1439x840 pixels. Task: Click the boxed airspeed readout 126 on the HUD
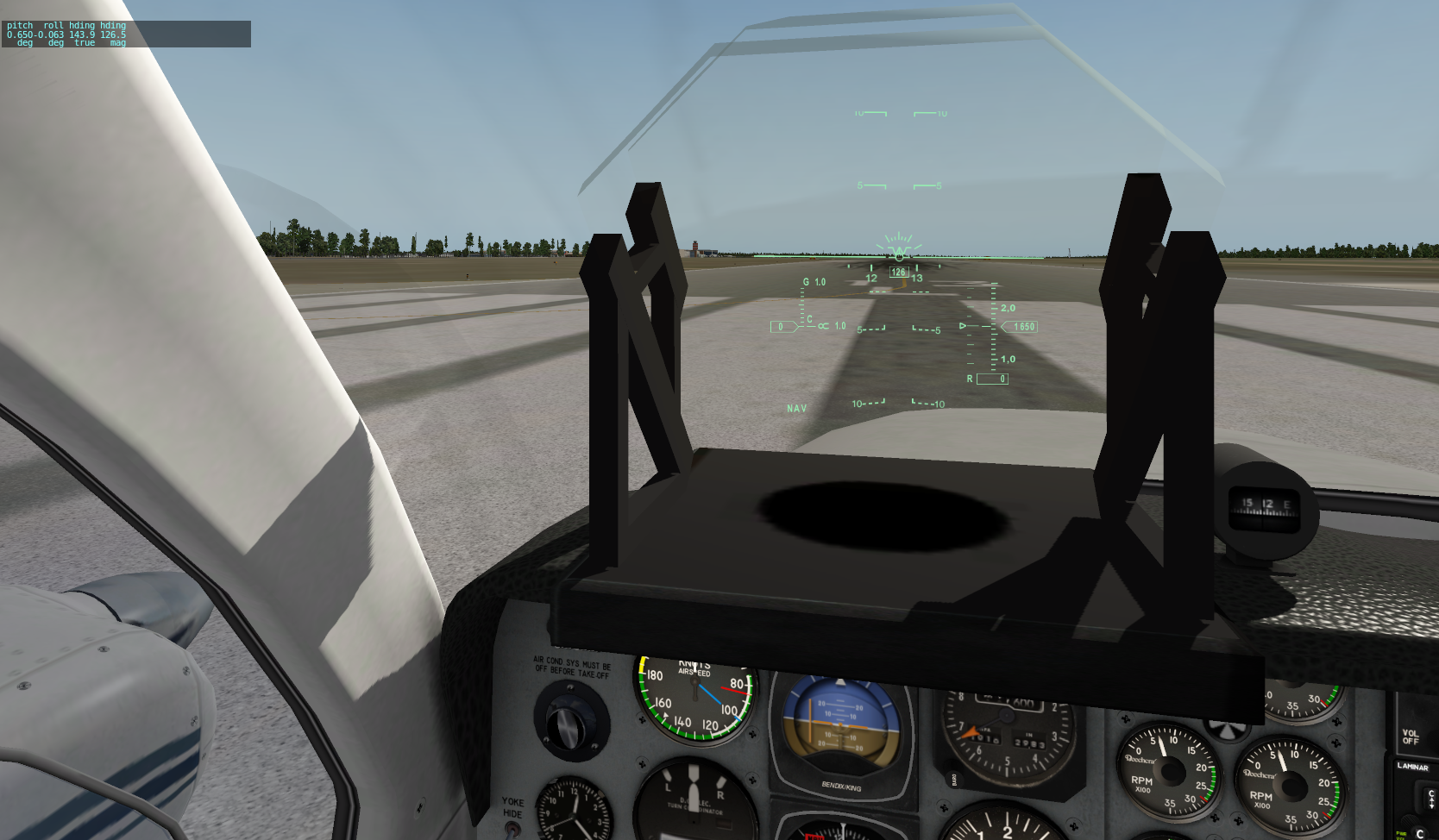pyautogui.click(x=897, y=270)
